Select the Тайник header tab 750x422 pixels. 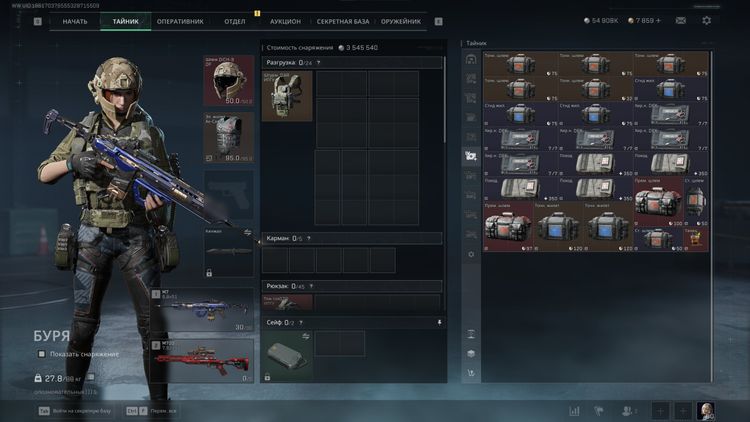126,21
